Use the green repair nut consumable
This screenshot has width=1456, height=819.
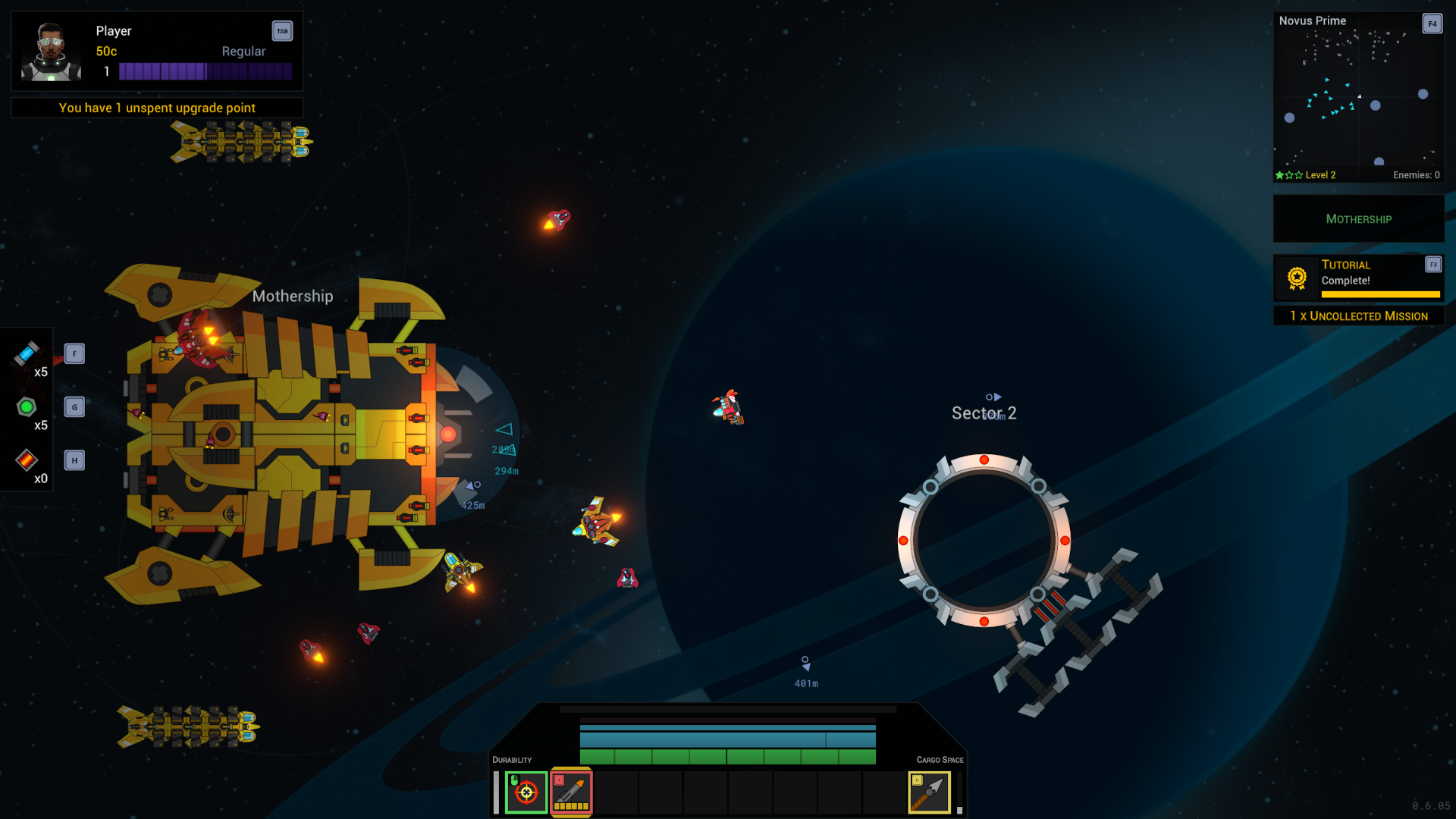tap(27, 406)
